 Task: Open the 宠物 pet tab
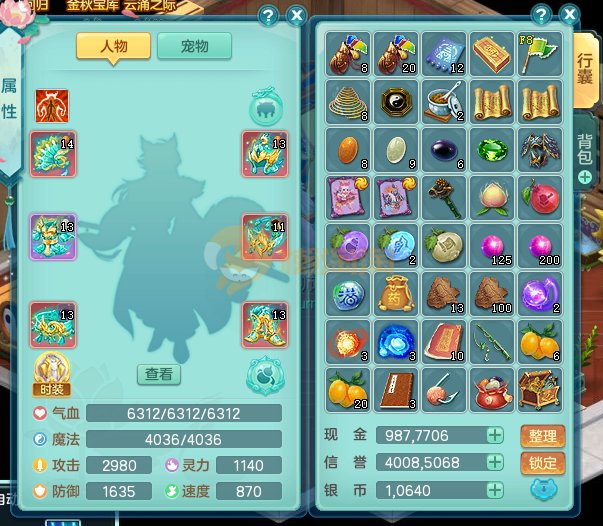click(194, 46)
